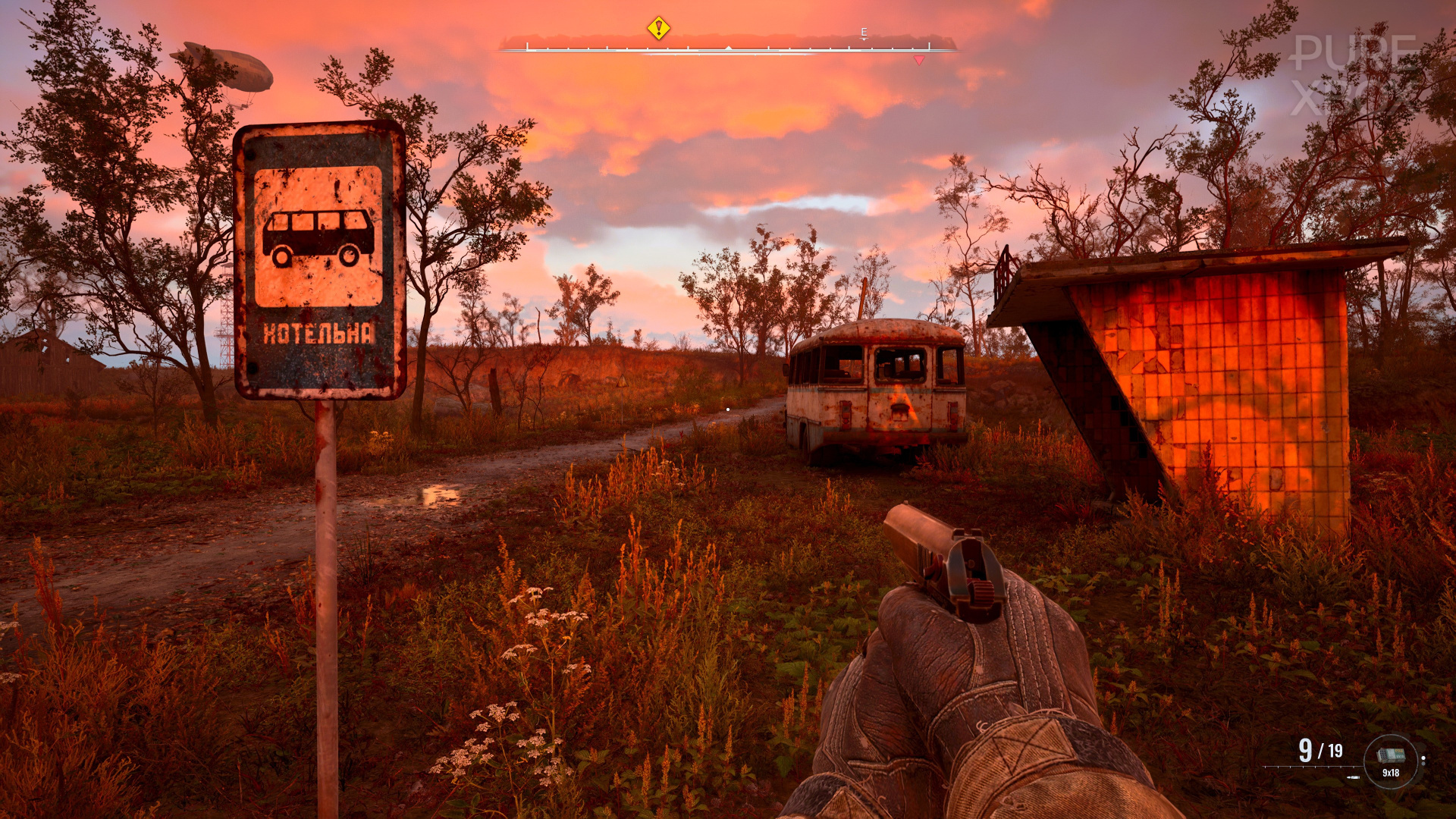
Task: Click the ammo box thumbnail inside the circle
Action: 1391,755
